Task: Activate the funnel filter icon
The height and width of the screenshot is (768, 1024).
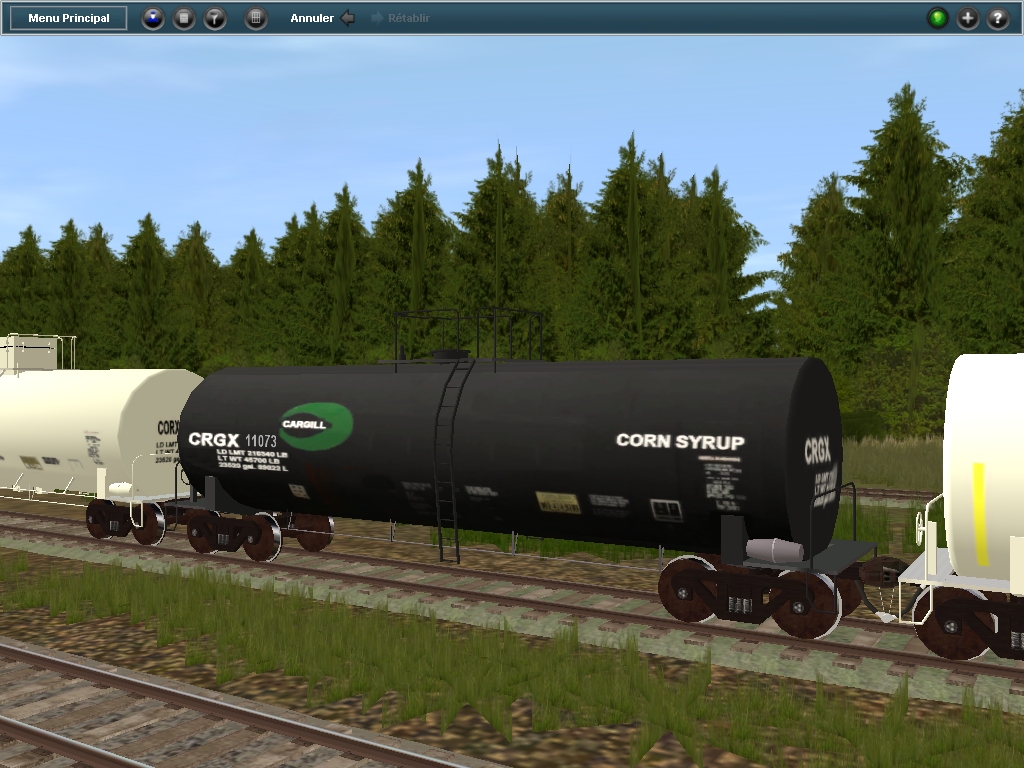Action: point(215,18)
